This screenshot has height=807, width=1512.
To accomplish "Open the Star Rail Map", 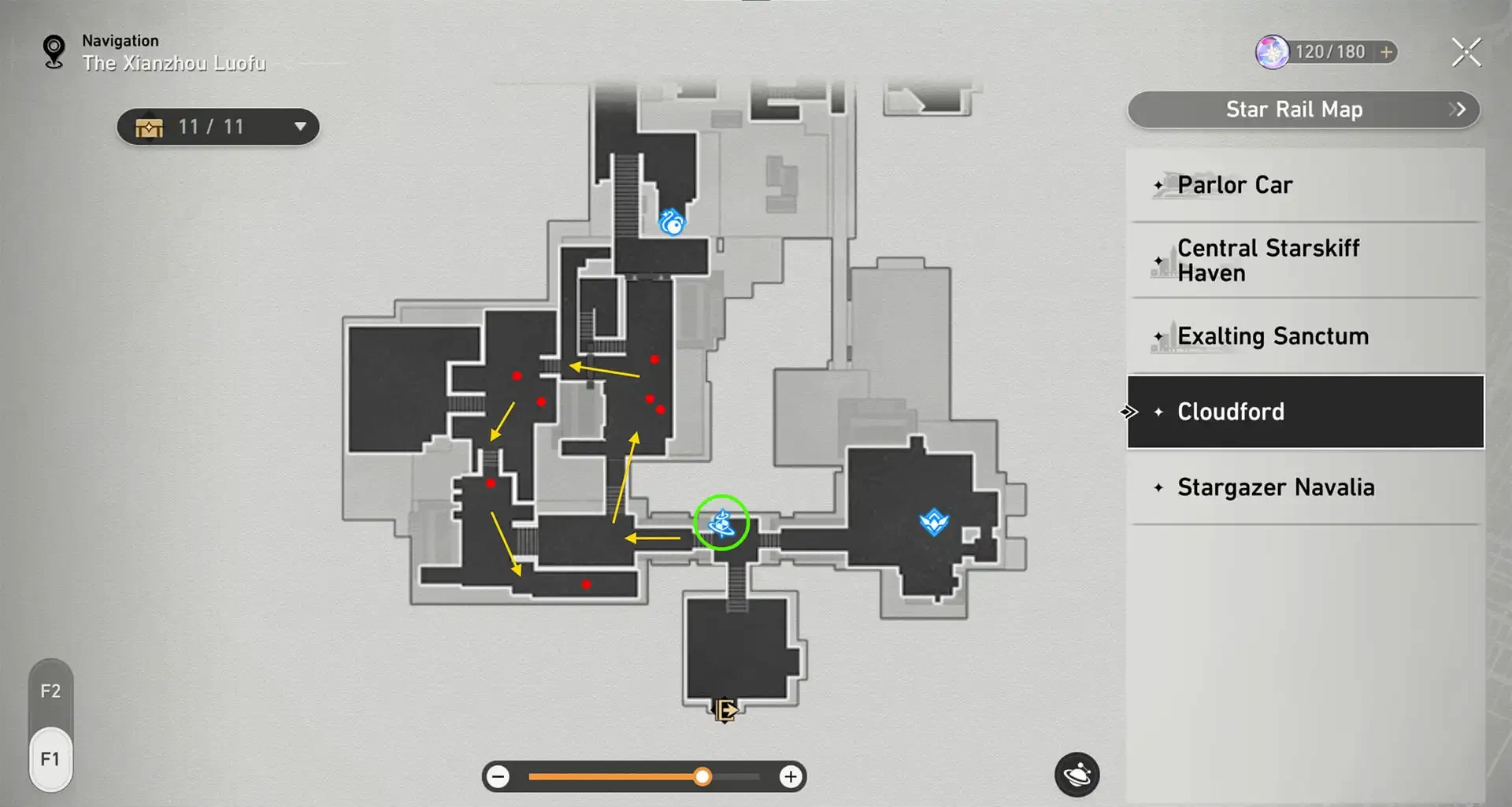I will (1303, 109).
